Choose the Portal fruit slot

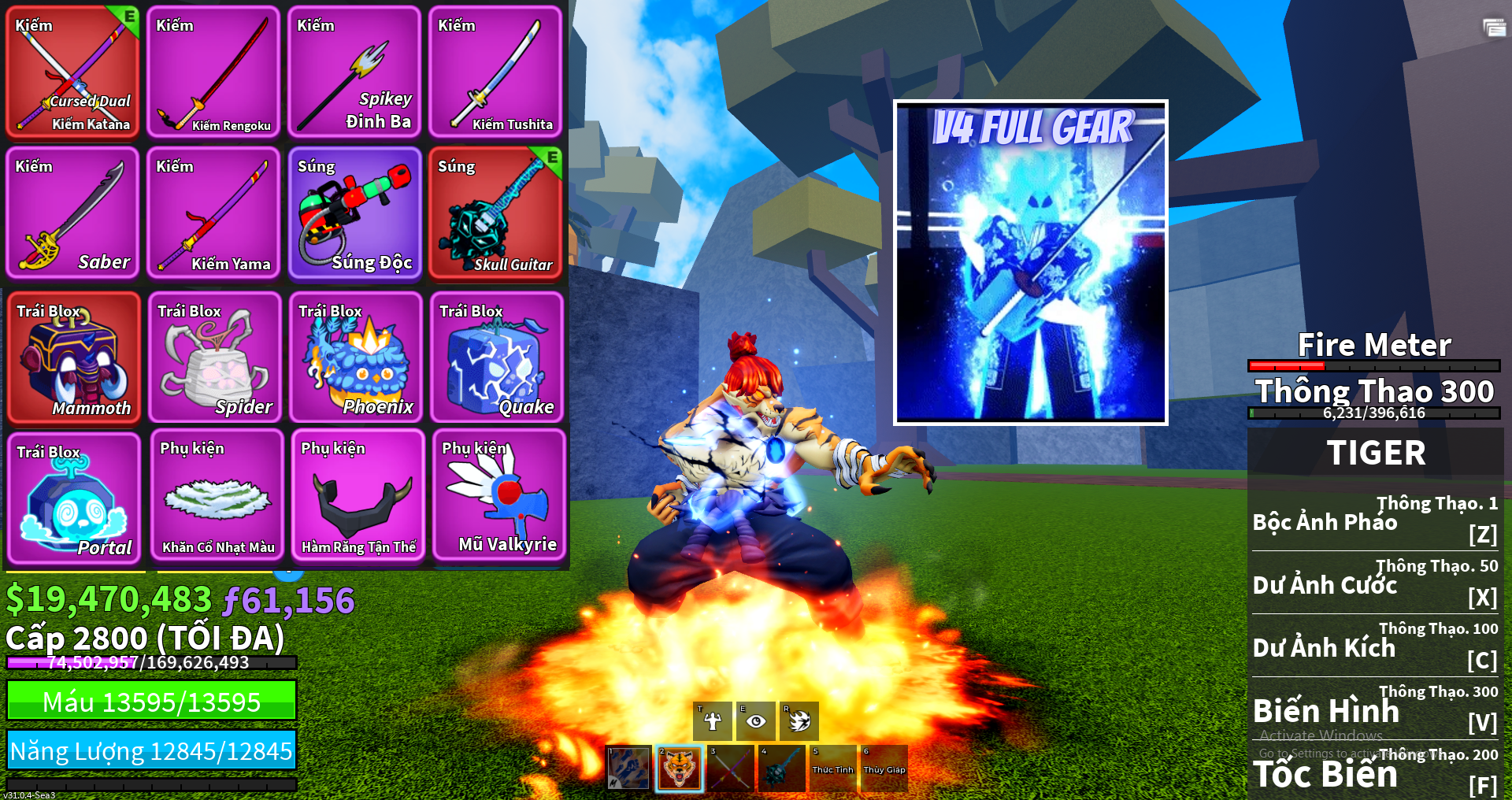pos(73,498)
